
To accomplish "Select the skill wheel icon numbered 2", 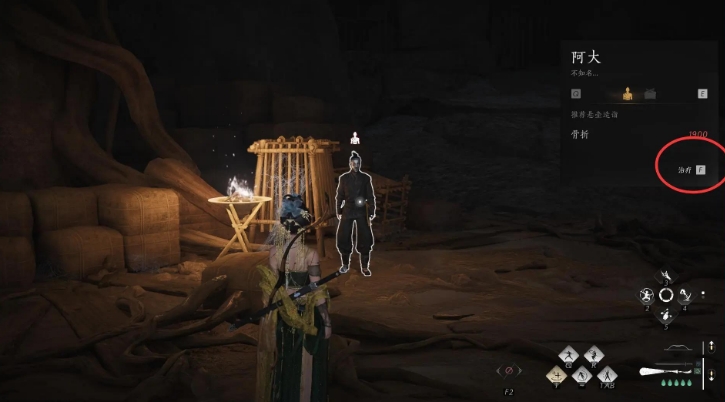I will (x=647, y=295).
